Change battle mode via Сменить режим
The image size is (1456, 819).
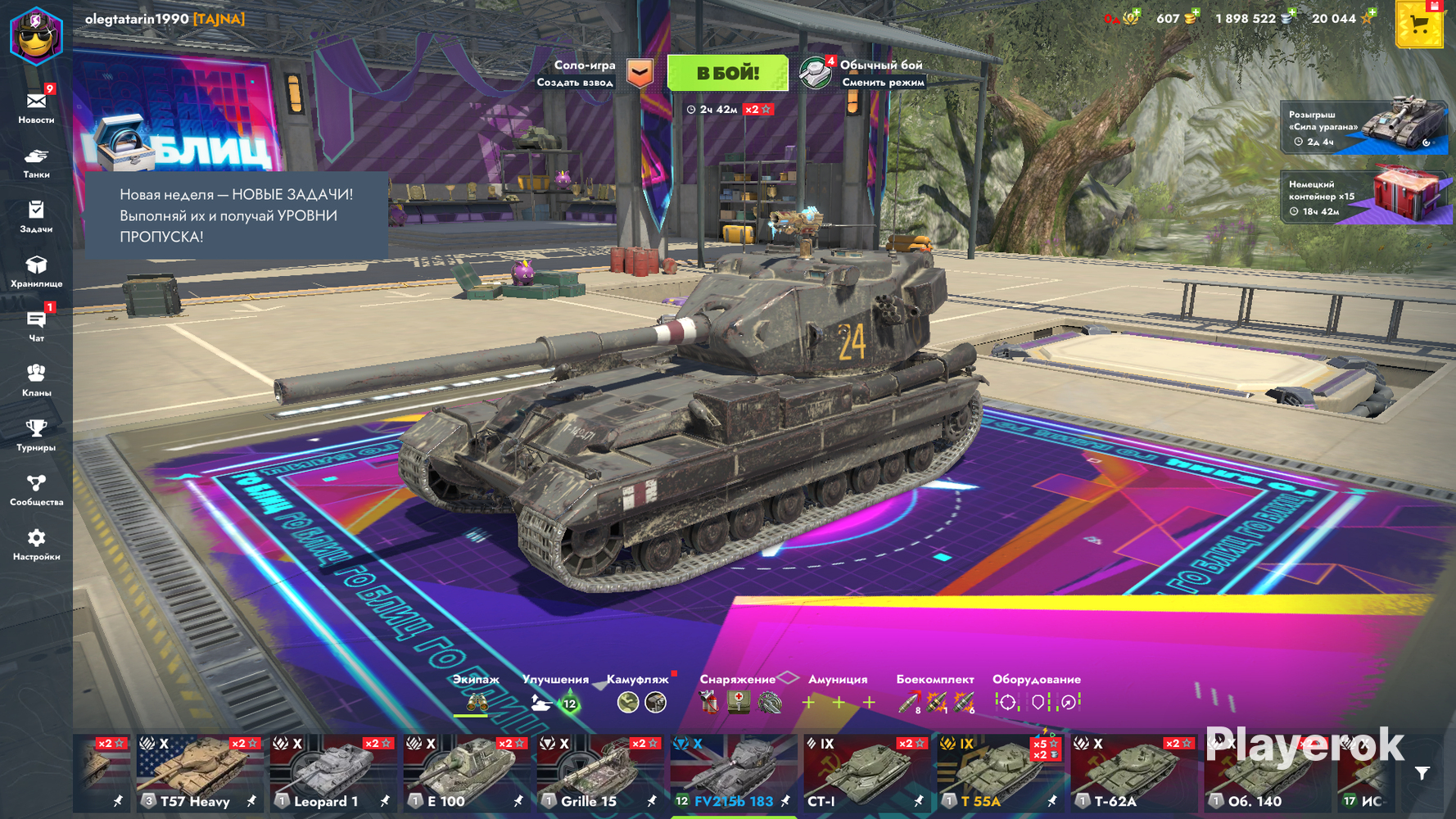pos(882,82)
